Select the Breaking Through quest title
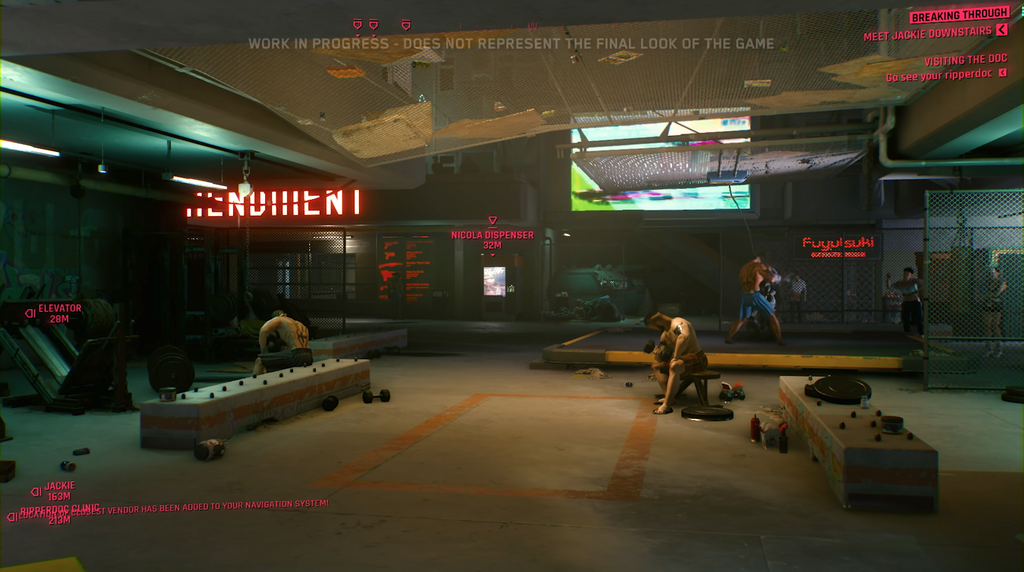The image size is (1024, 572). click(x=957, y=16)
